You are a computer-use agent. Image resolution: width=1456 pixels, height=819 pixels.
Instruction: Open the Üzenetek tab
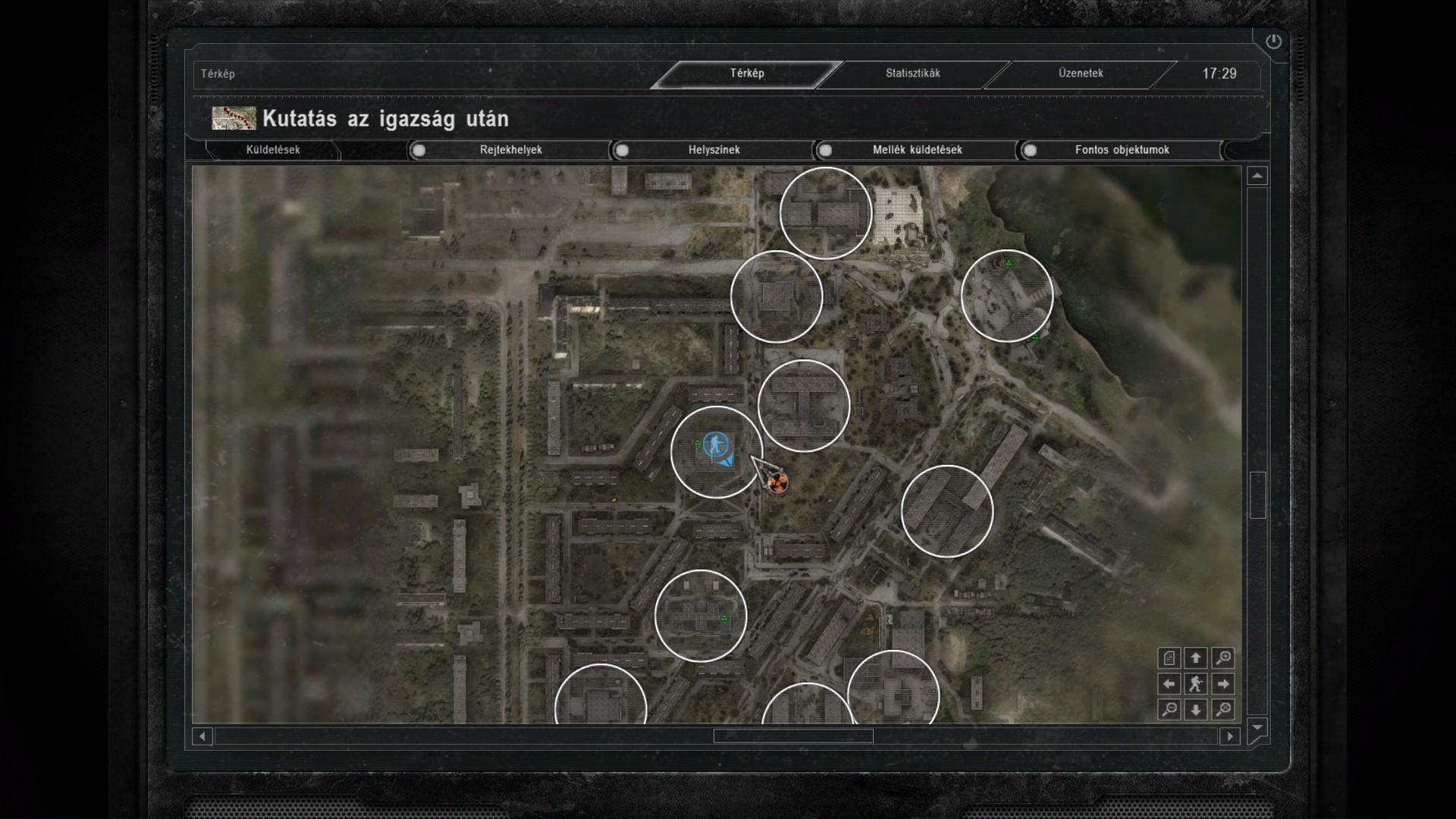click(1081, 74)
